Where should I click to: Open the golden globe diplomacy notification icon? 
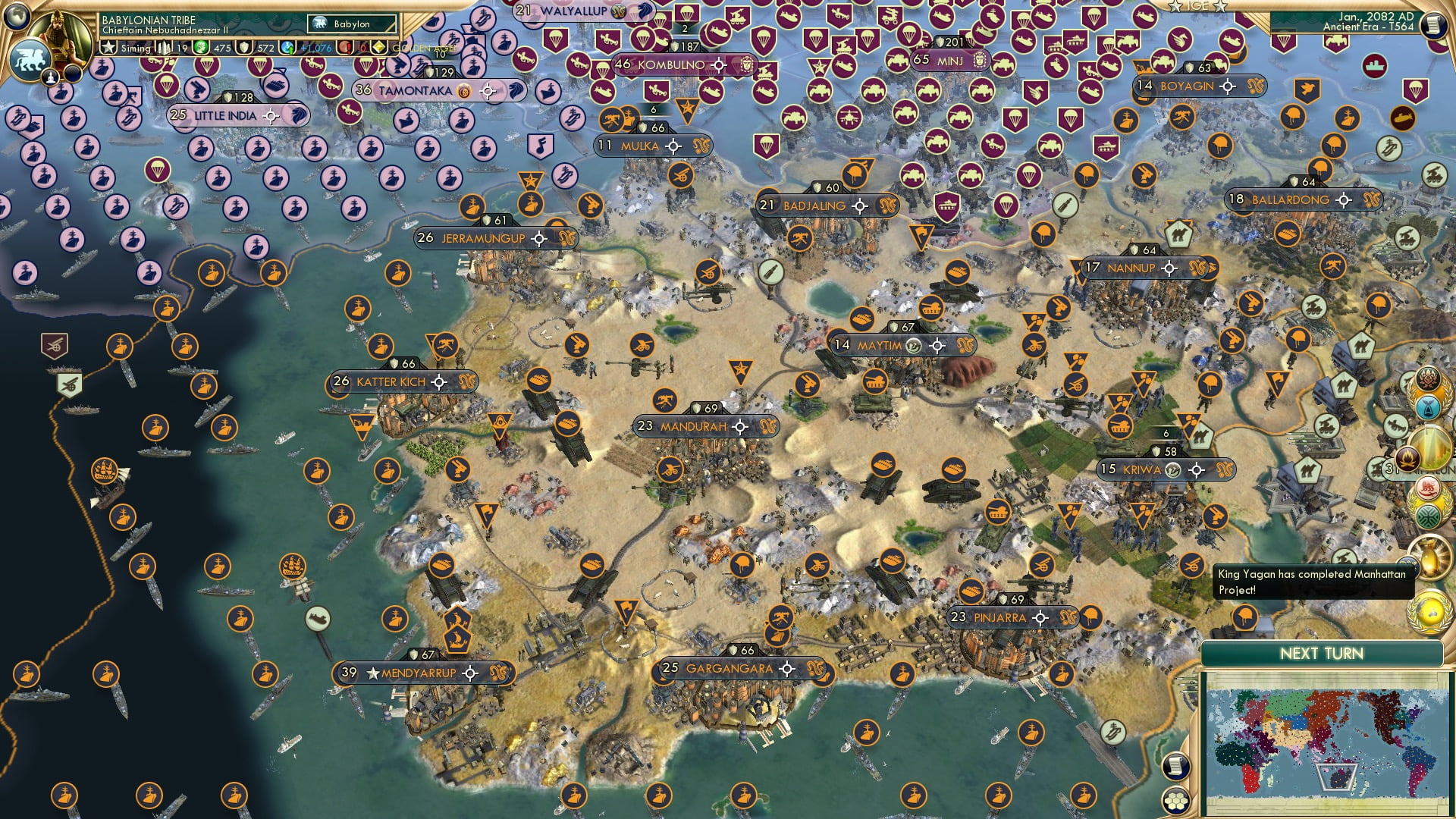(x=1429, y=611)
